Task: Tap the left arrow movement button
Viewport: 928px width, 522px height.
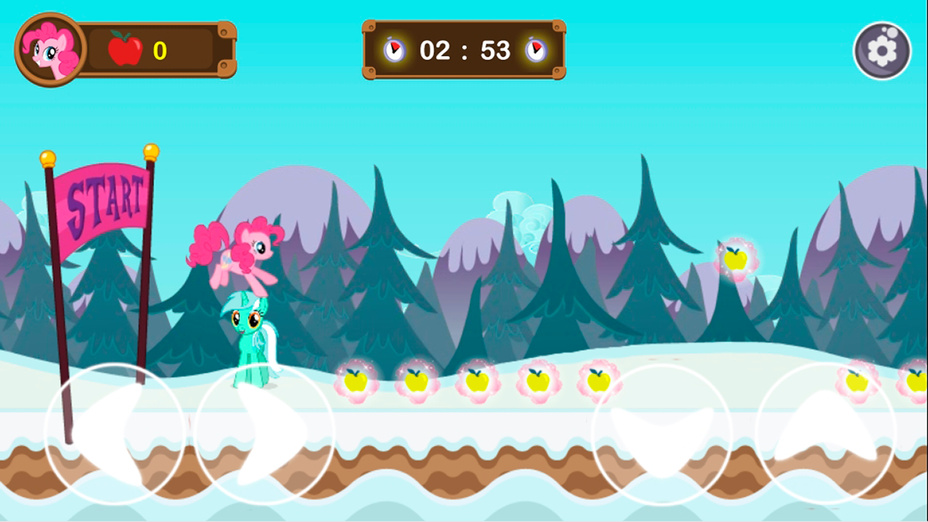Action: coord(115,433)
